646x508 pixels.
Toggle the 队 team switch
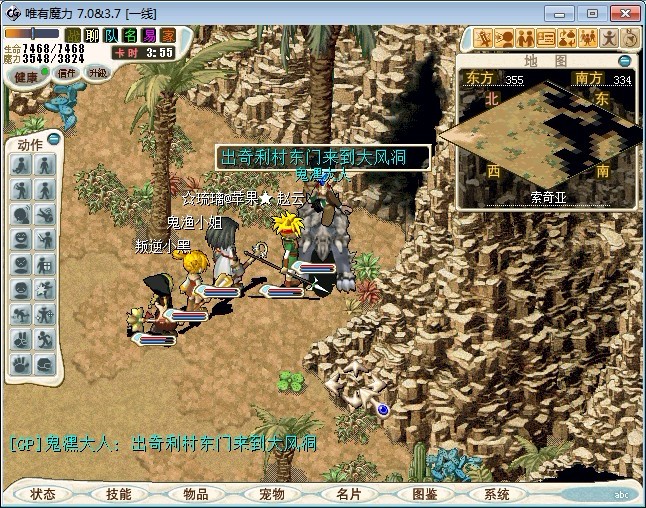(x=109, y=35)
